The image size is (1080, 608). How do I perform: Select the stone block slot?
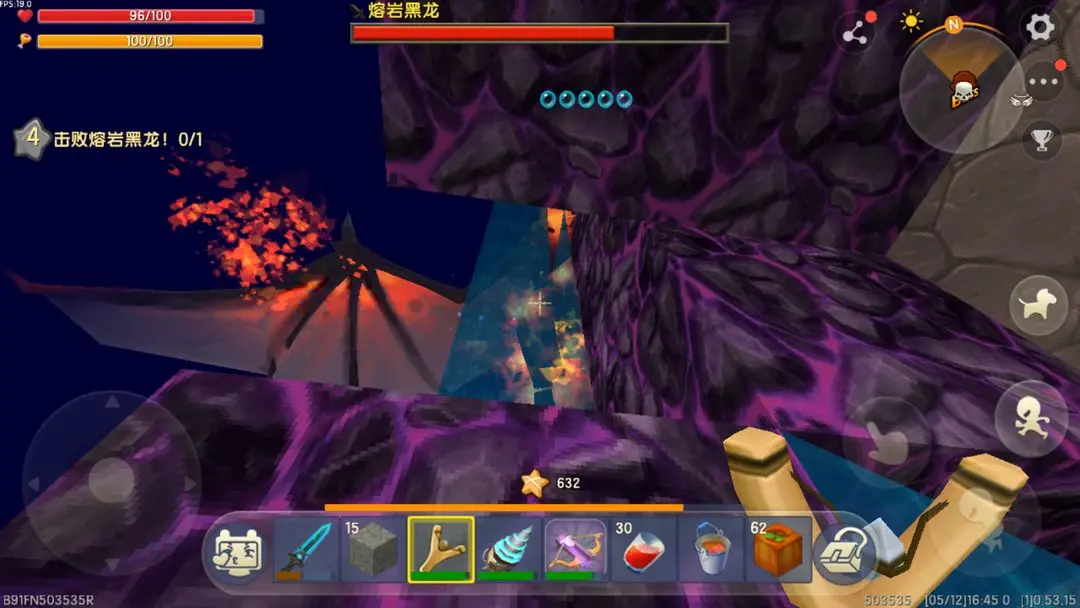pos(372,549)
